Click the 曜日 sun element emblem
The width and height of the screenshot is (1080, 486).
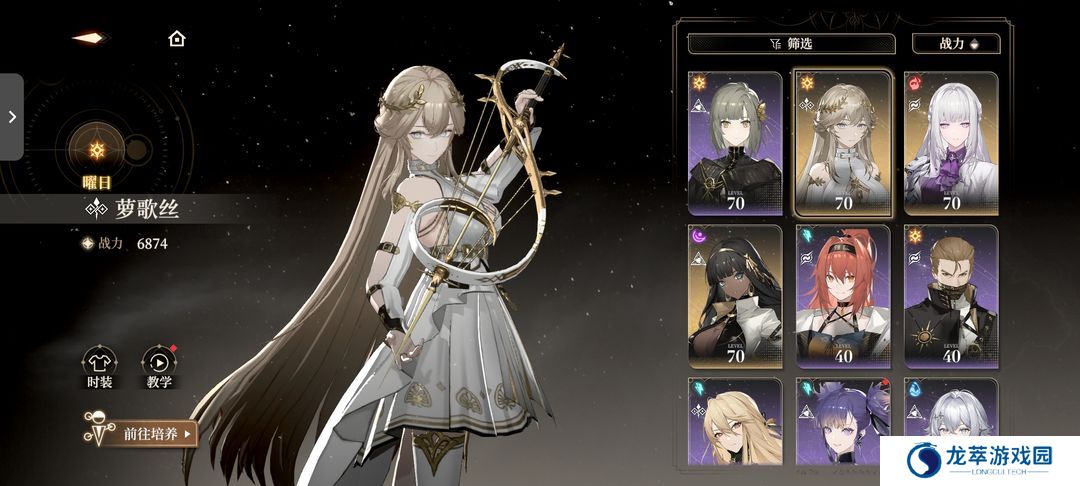point(97,147)
